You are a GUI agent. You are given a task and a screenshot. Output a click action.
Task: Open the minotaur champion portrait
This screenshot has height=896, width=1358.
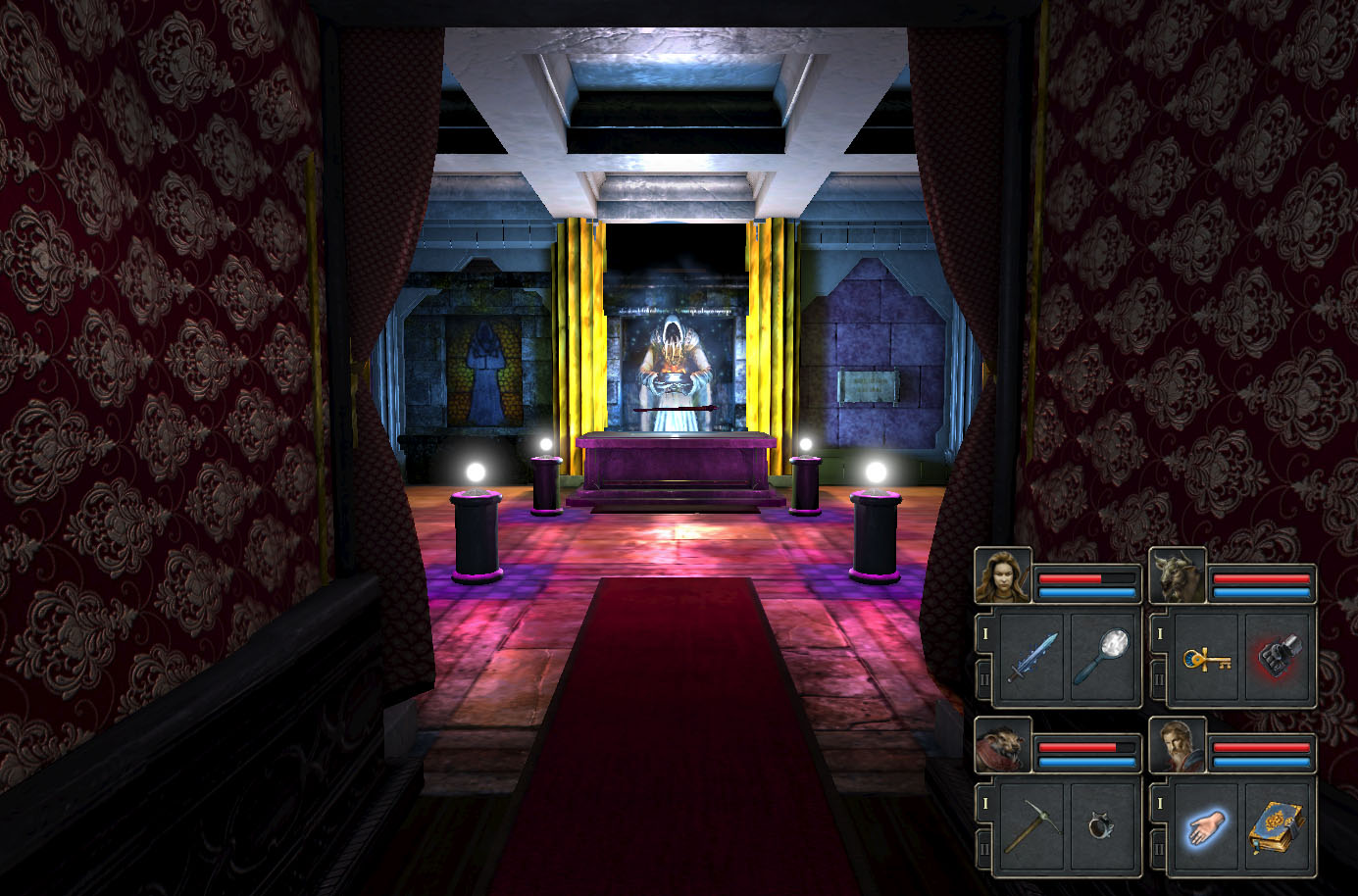tap(1178, 575)
